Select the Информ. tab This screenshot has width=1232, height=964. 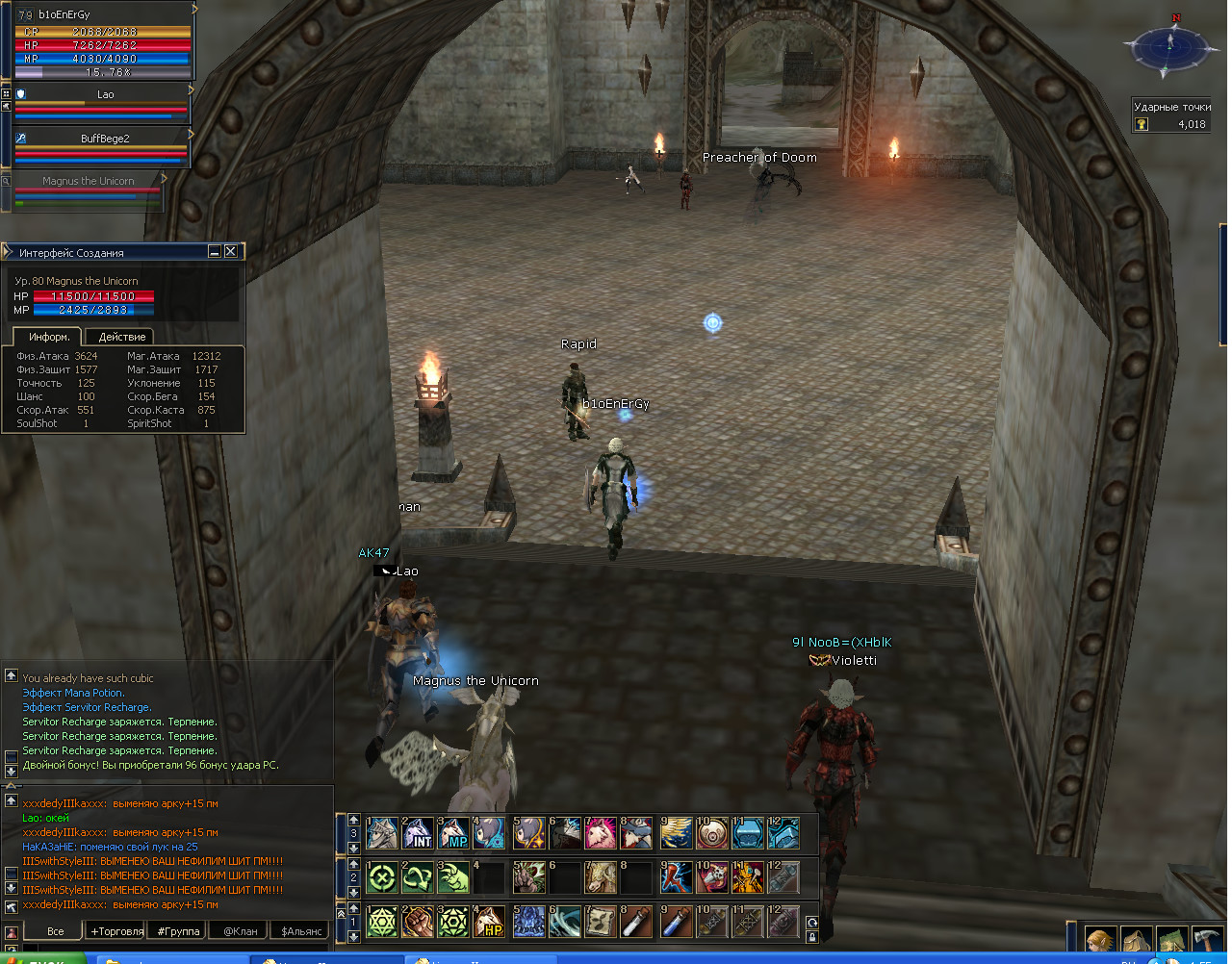click(x=49, y=337)
